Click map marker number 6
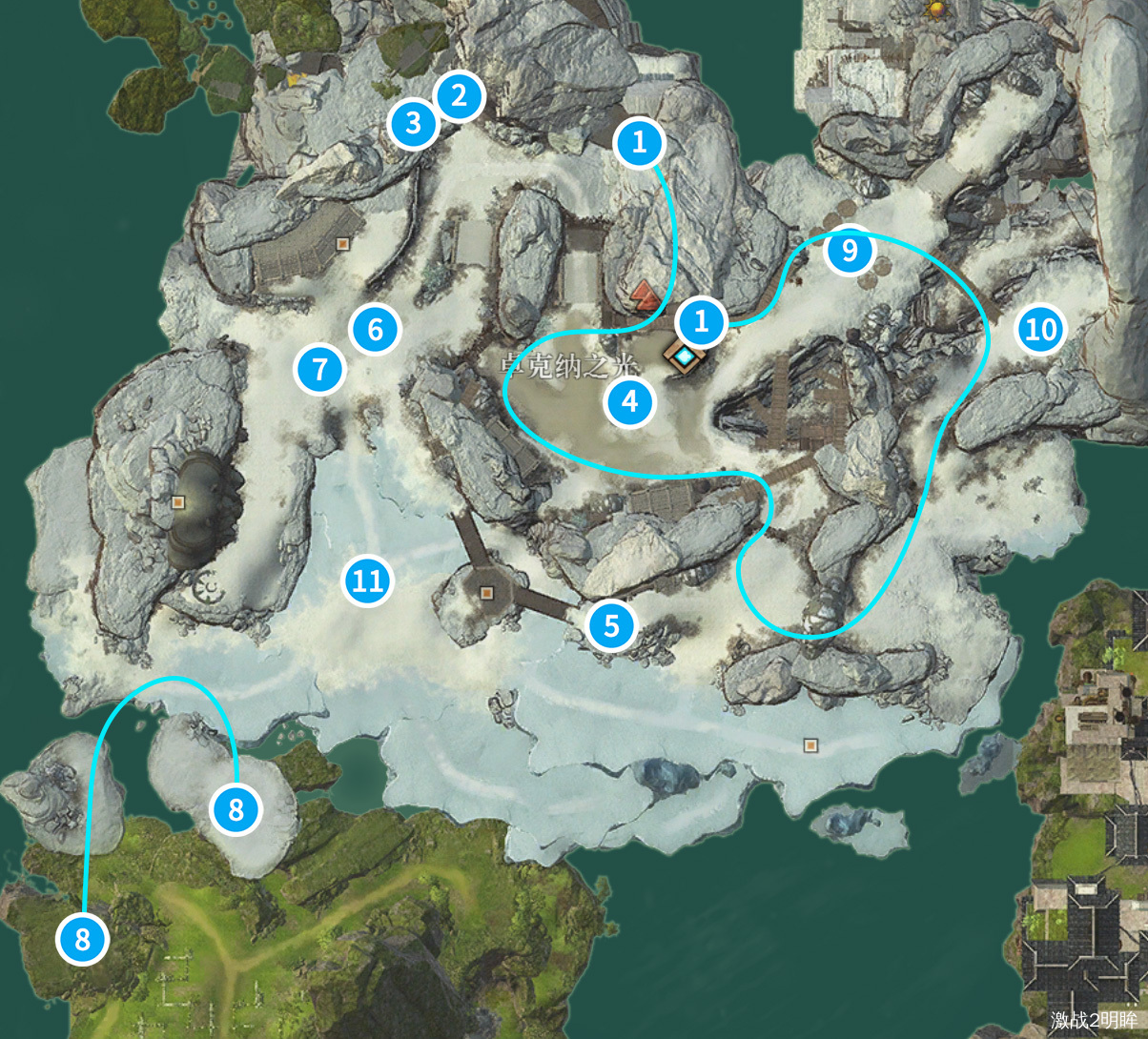This screenshot has height=1039, width=1148. point(375,330)
